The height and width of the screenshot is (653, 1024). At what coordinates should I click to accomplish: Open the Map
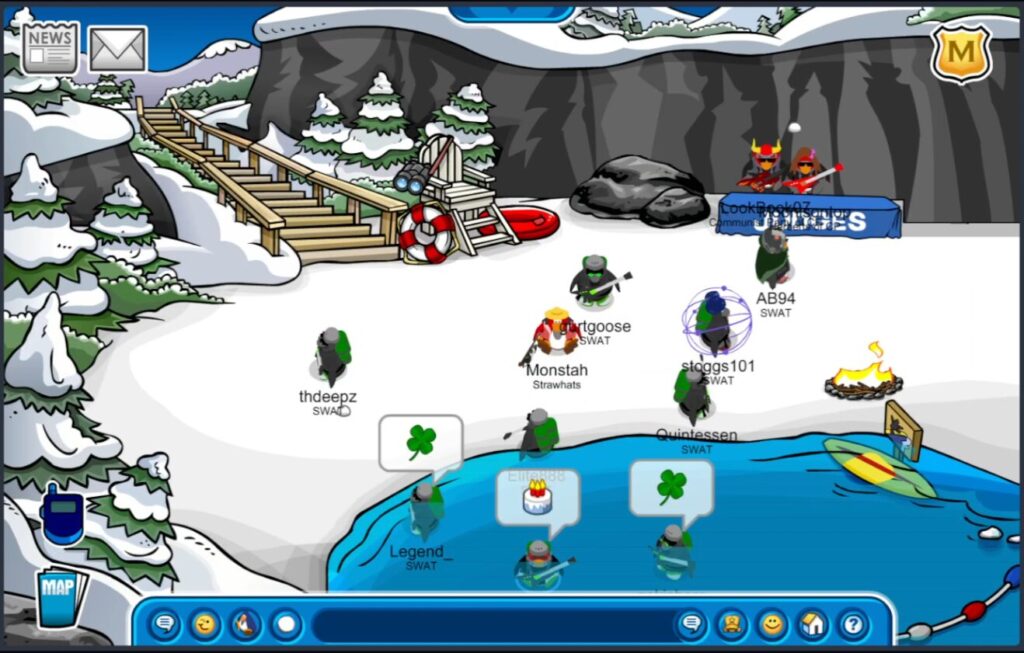[x=60, y=597]
